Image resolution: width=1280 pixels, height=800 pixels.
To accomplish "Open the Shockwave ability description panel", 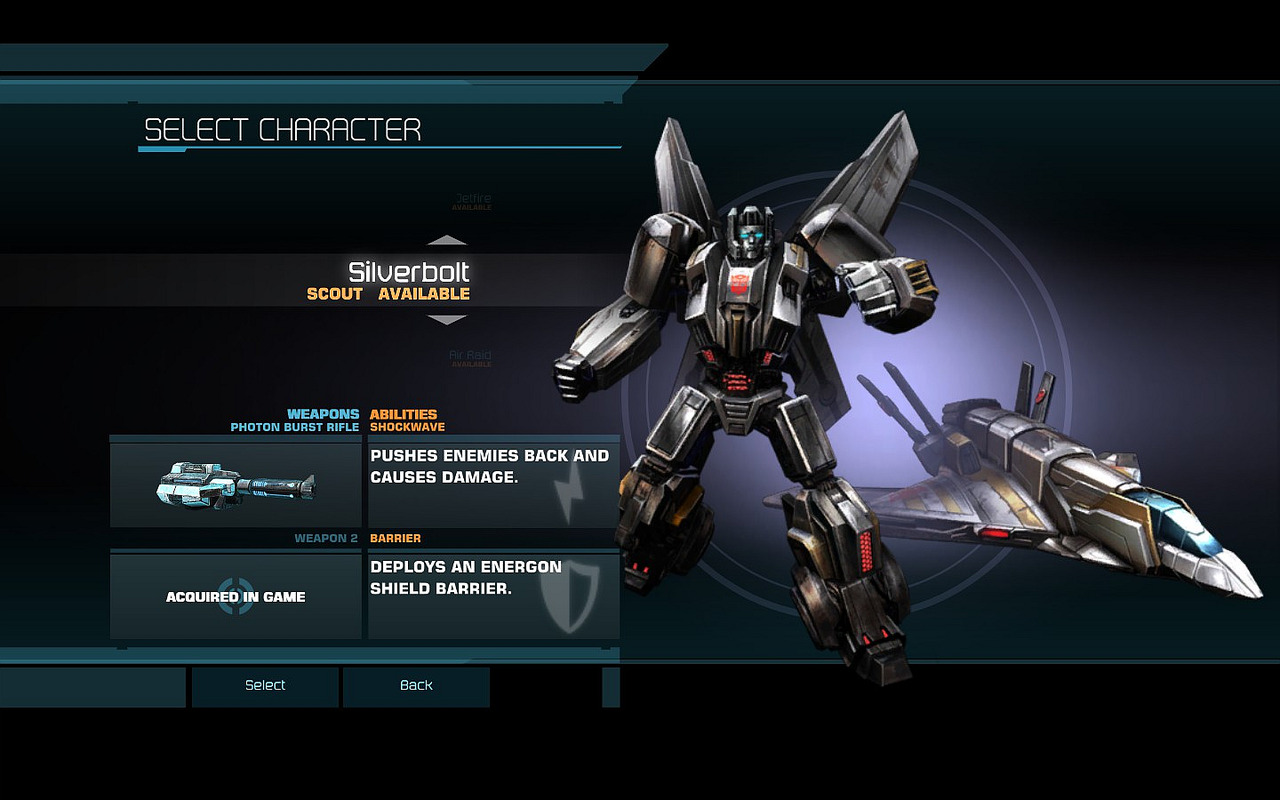I will coord(494,485).
